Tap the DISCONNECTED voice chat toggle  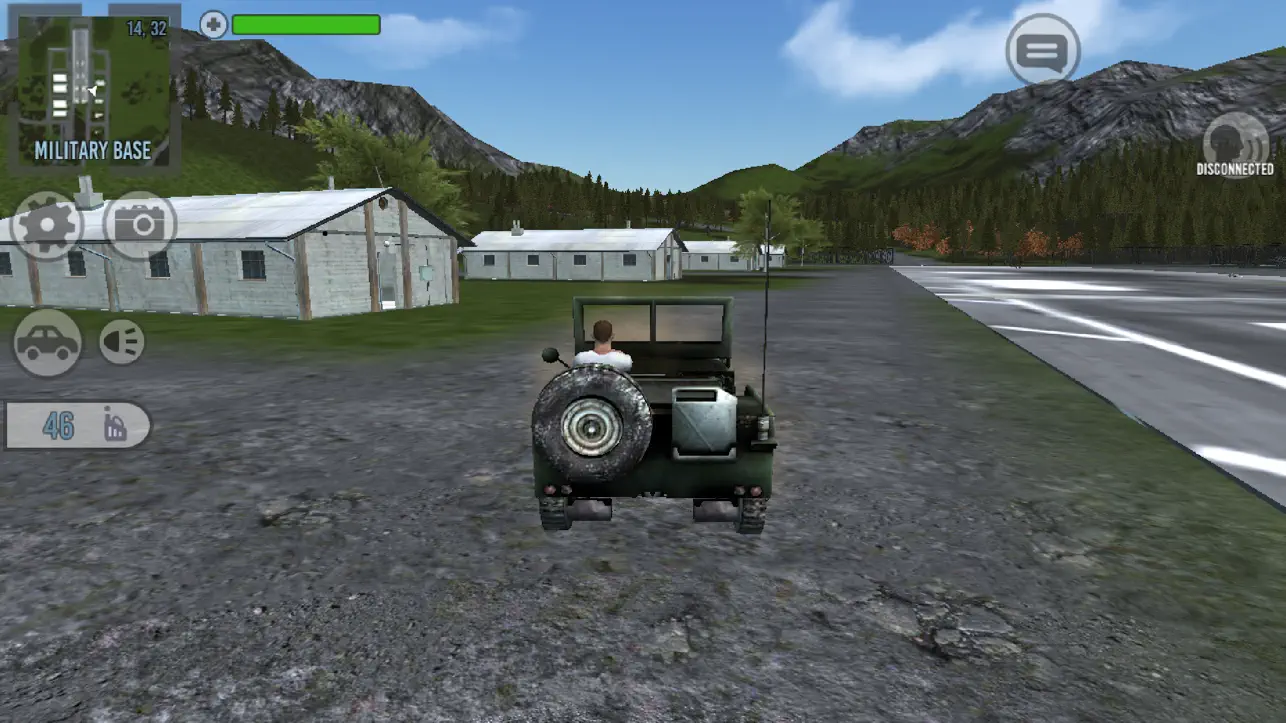coord(1232,145)
